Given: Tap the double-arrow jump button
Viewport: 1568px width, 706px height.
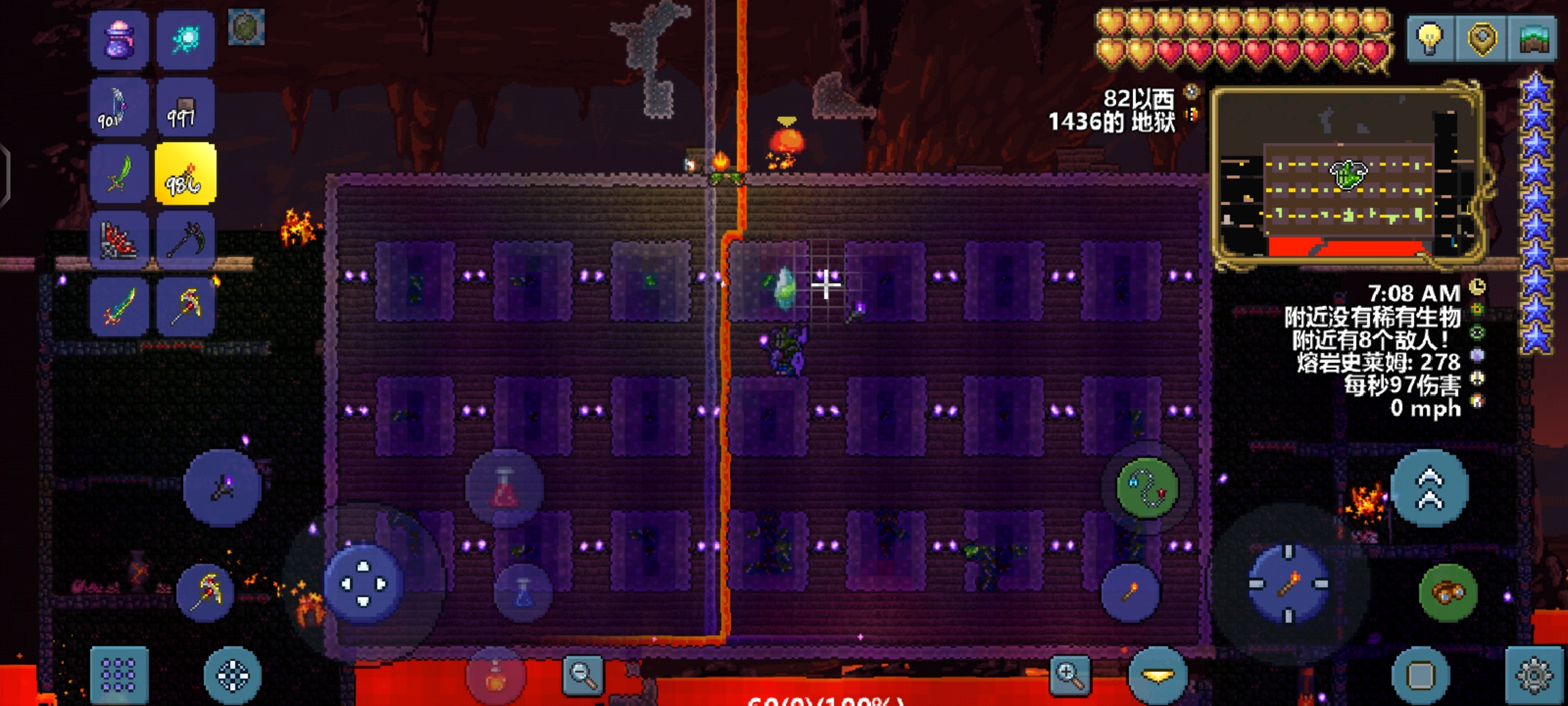Looking at the screenshot, I should pyautogui.click(x=1429, y=488).
